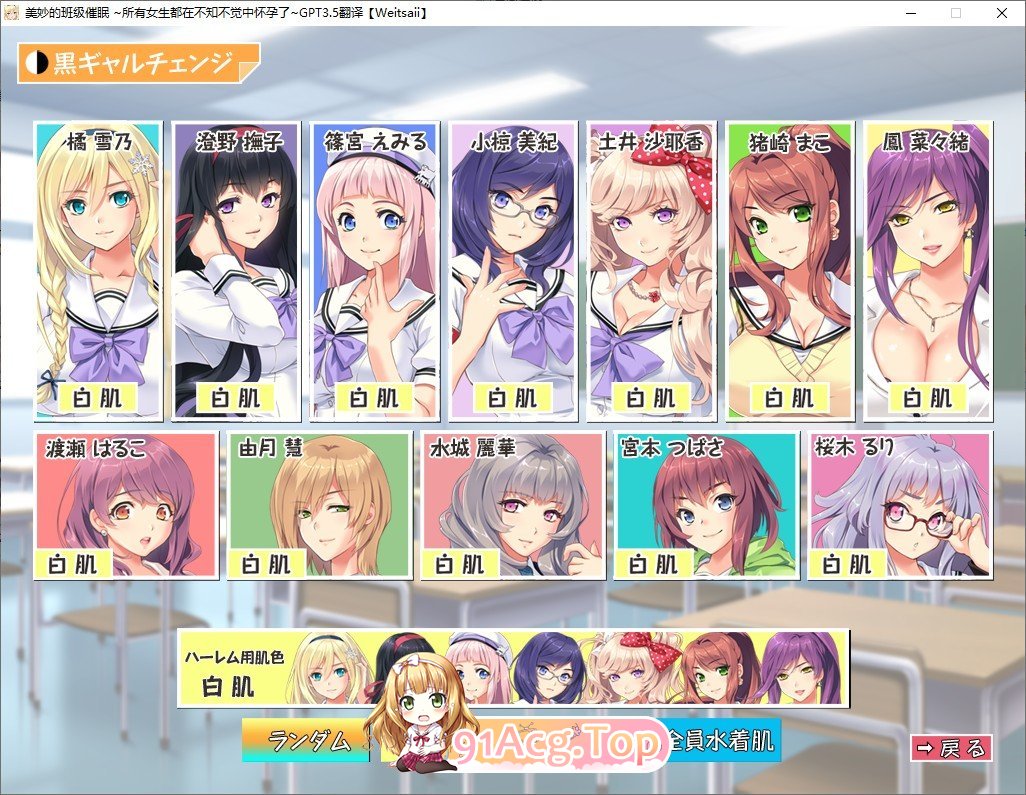
Task: Click the ランダム random button
Action: tap(308, 741)
